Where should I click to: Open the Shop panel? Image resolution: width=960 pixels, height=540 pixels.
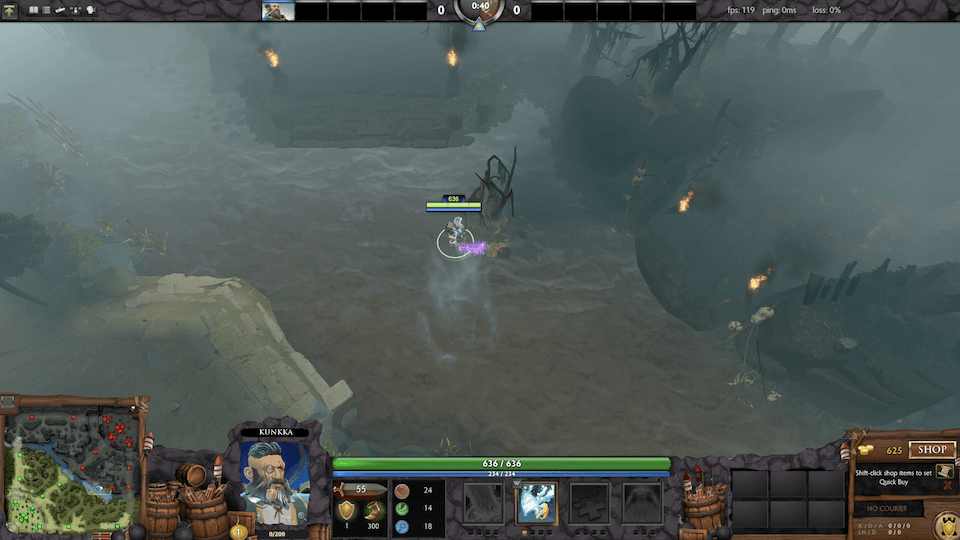point(931,450)
